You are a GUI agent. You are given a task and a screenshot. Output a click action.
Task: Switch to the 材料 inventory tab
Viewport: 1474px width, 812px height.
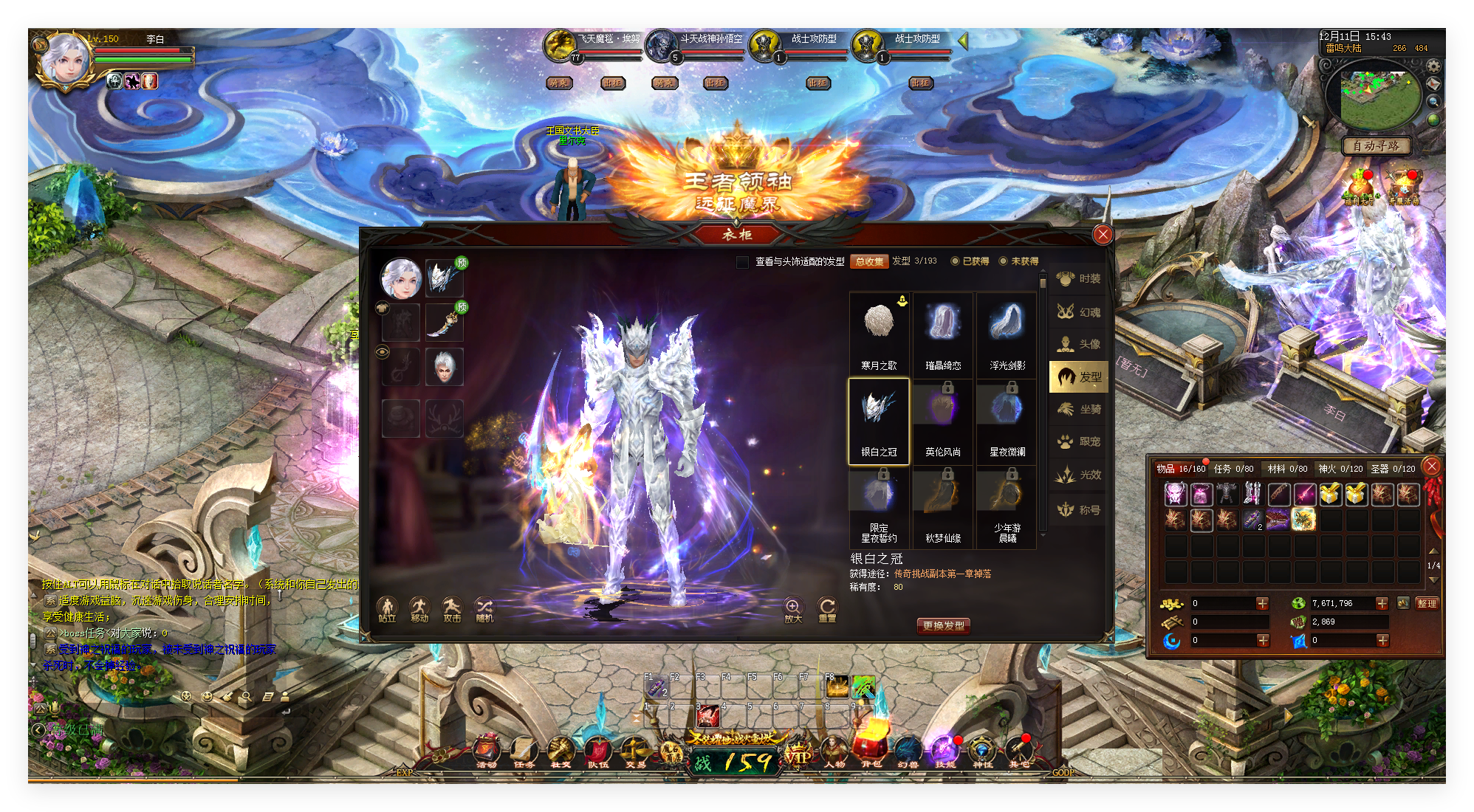click(x=1287, y=469)
